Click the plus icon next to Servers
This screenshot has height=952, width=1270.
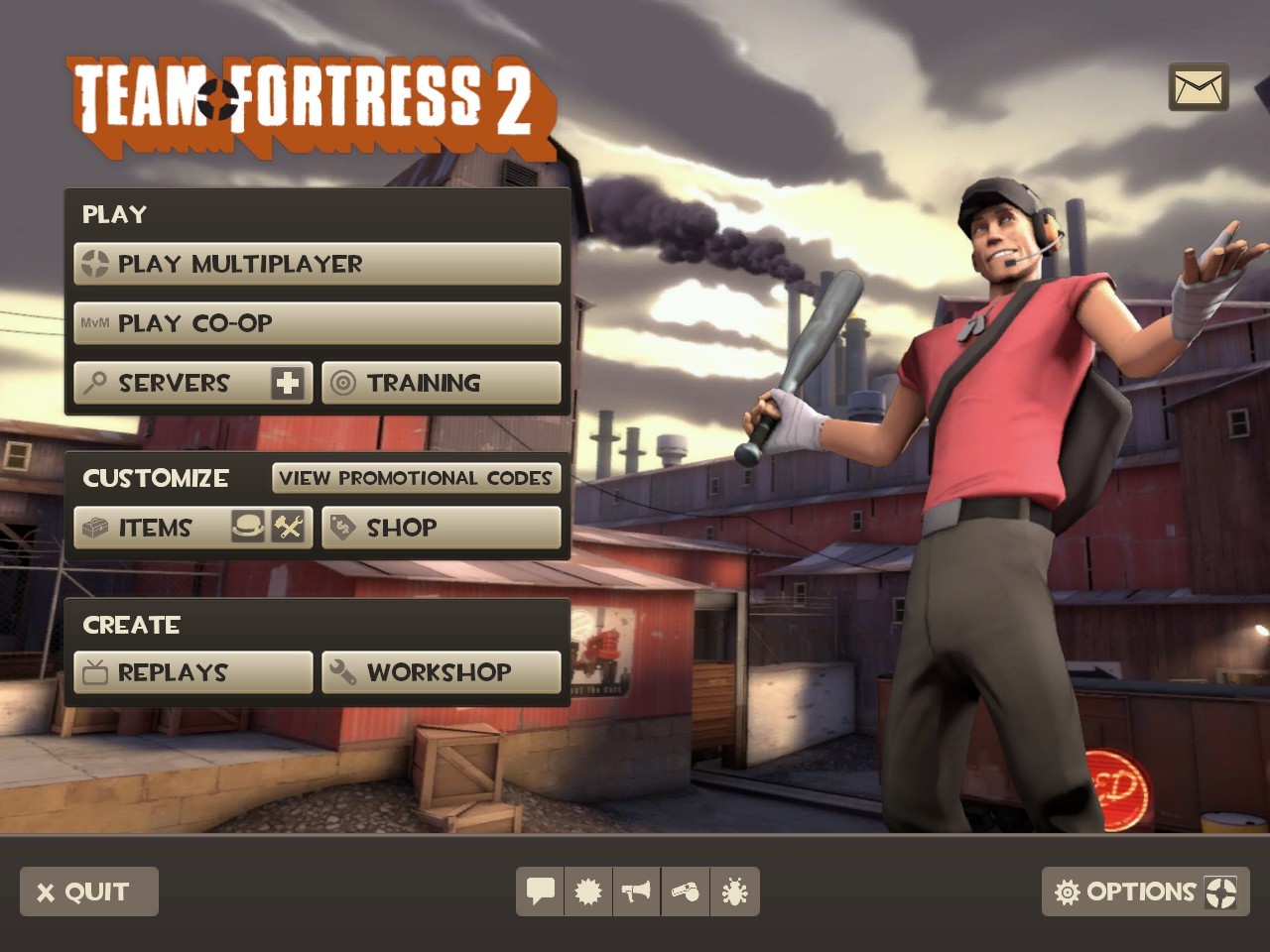tap(288, 383)
